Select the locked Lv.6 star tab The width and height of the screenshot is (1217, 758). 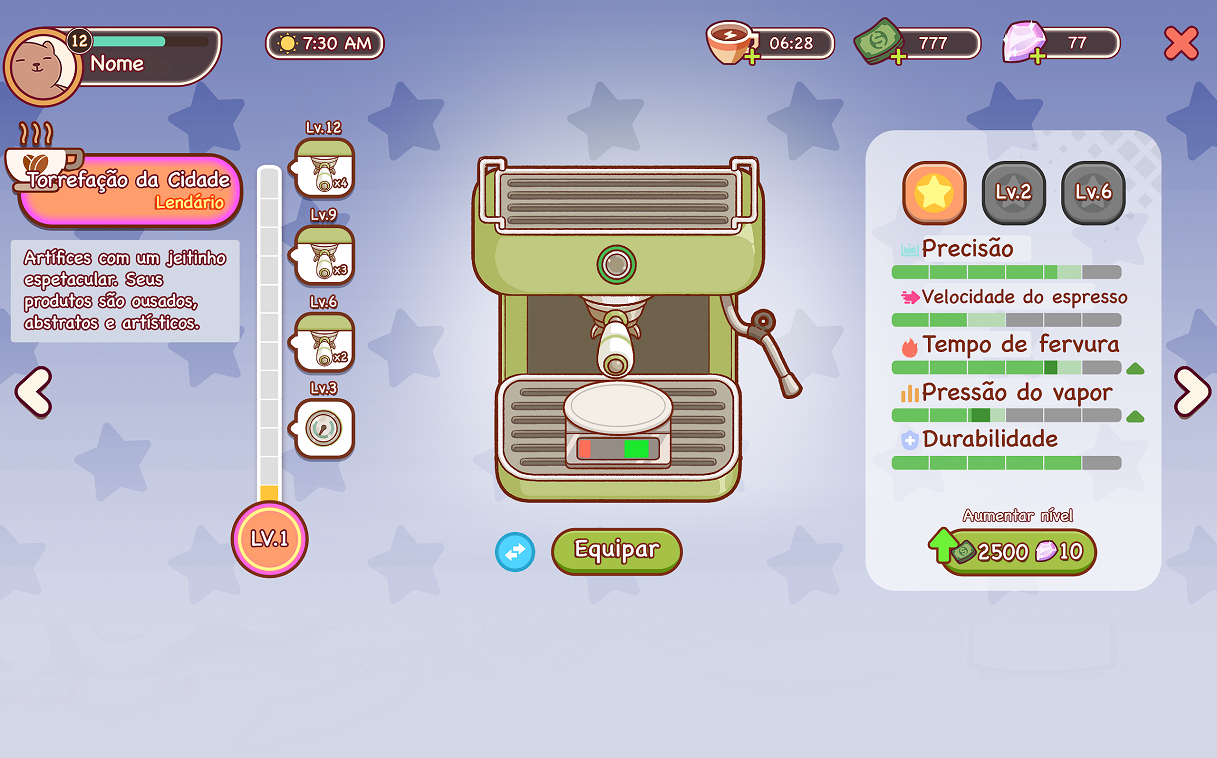point(1093,193)
